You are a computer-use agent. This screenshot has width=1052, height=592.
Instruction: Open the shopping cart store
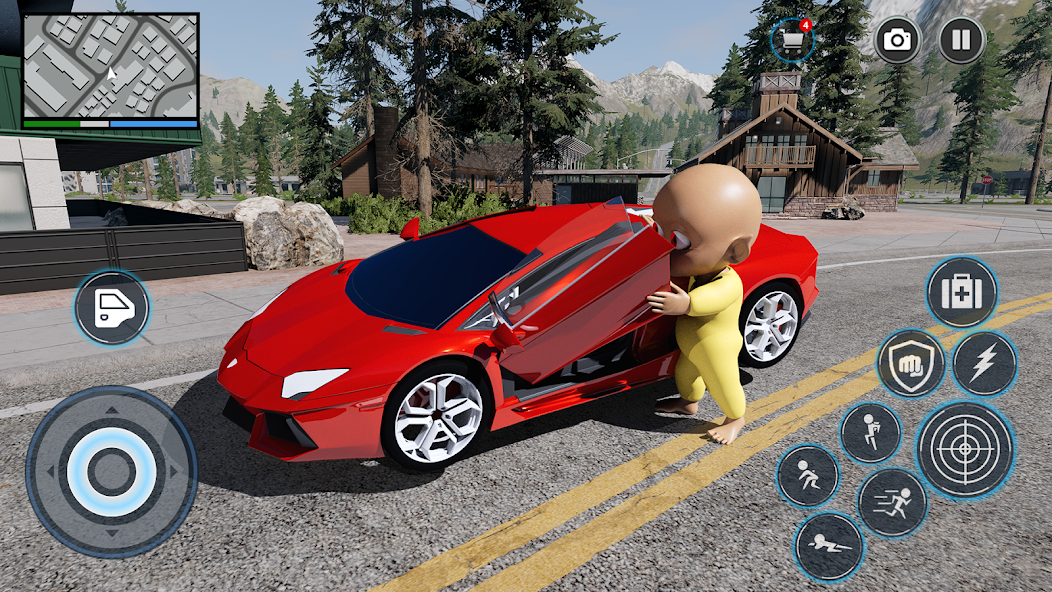[792, 41]
